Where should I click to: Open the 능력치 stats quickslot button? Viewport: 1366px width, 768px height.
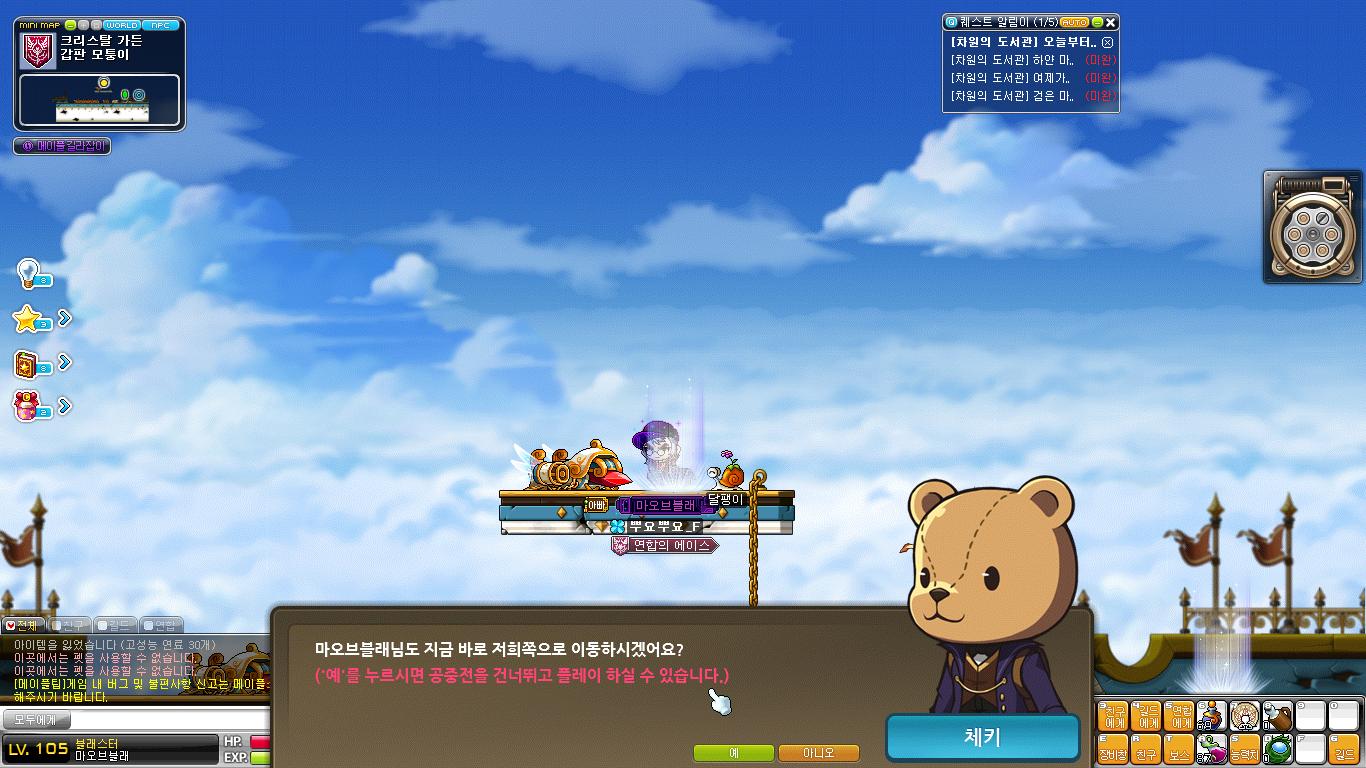point(1245,748)
